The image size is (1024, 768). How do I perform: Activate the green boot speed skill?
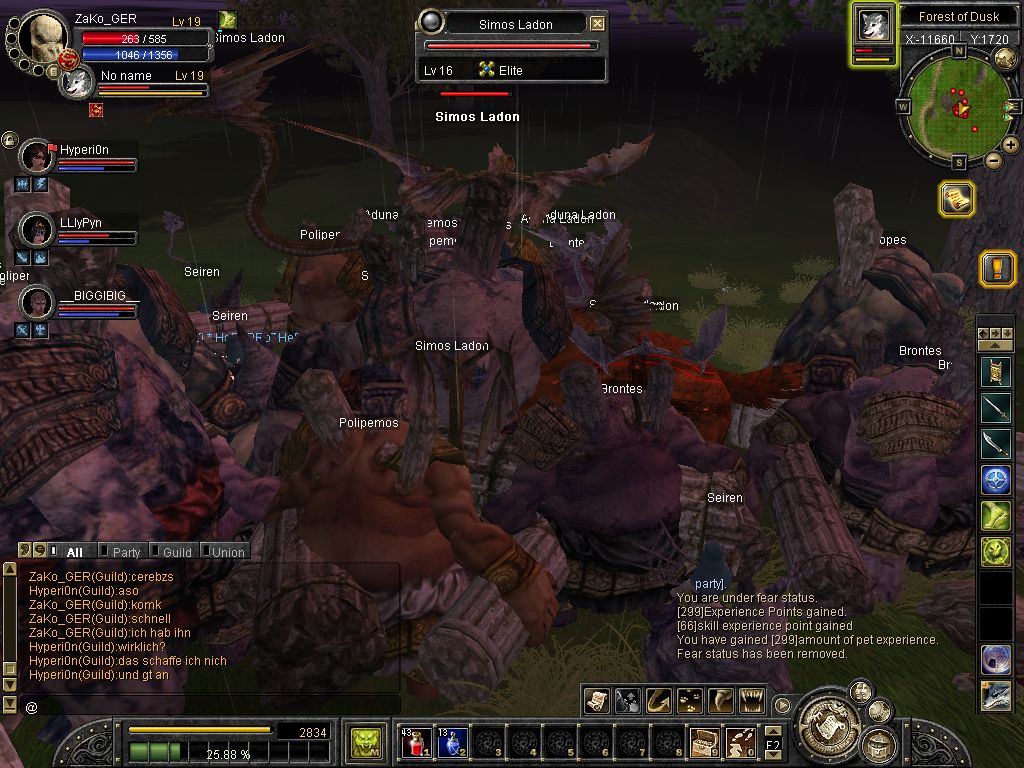[x=995, y=515]
